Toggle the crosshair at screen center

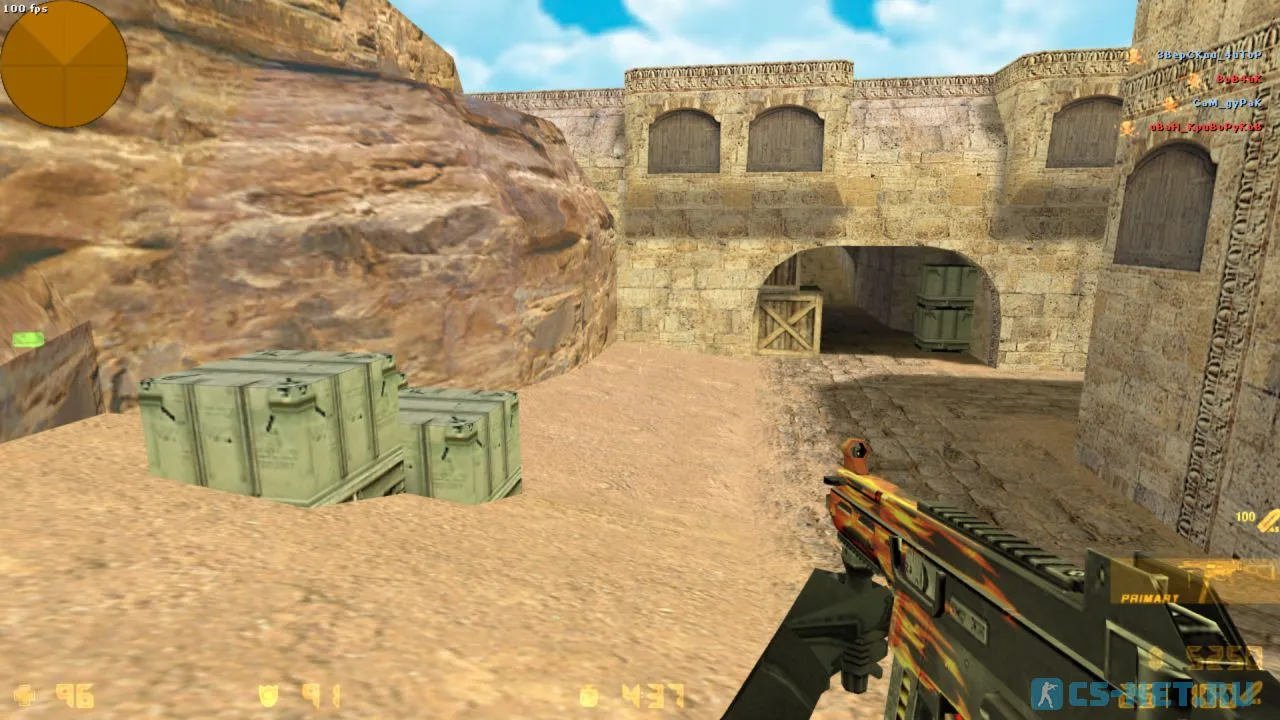pyautogui.click(x=640, y=360)
